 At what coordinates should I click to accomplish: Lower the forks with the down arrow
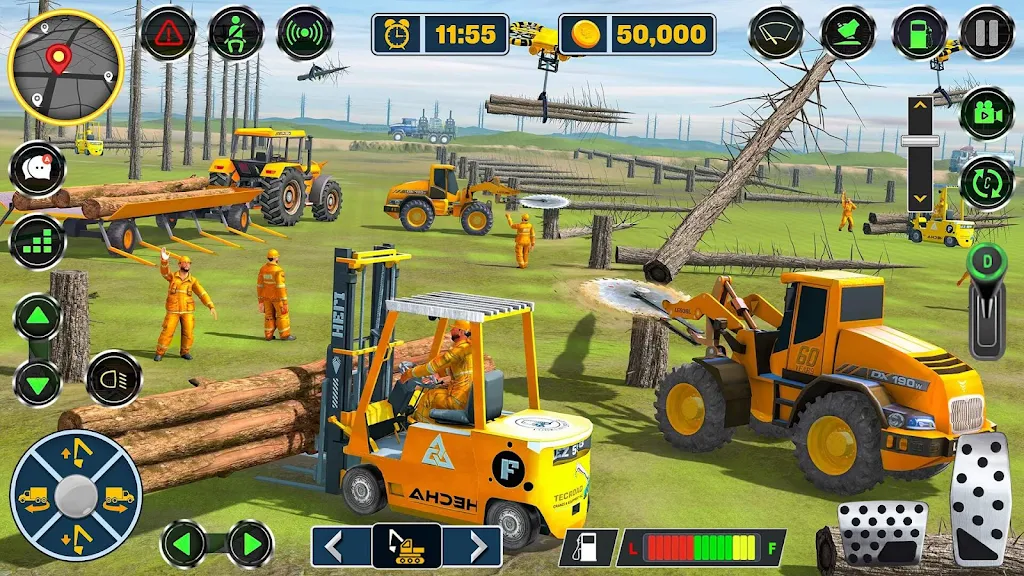pyautogui.click(x=37, y=383)
